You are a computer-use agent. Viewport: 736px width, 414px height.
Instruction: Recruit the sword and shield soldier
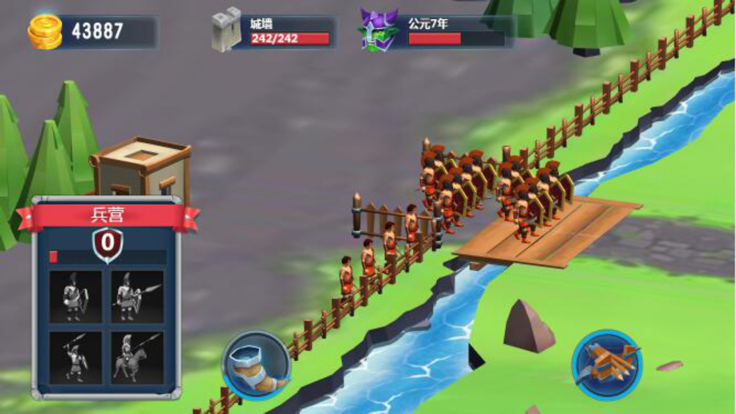click(x=76, y=297)
